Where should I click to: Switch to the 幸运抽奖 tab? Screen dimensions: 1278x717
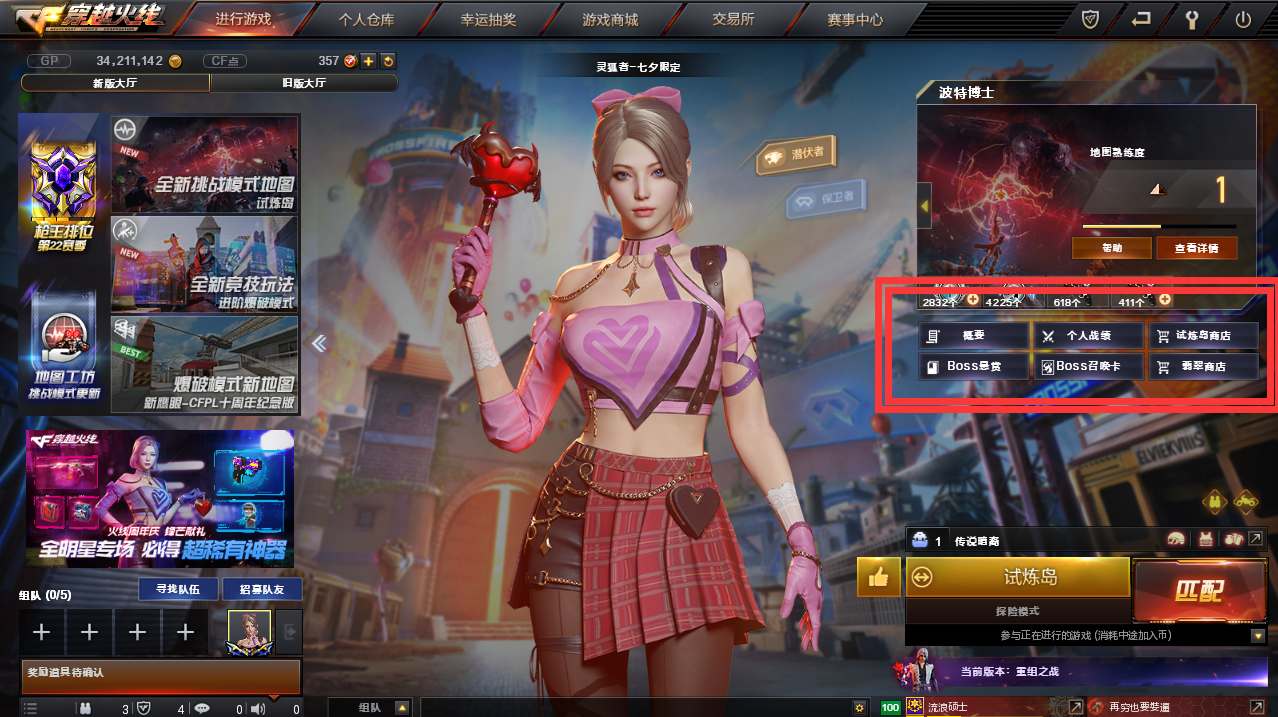click(488, 19)
